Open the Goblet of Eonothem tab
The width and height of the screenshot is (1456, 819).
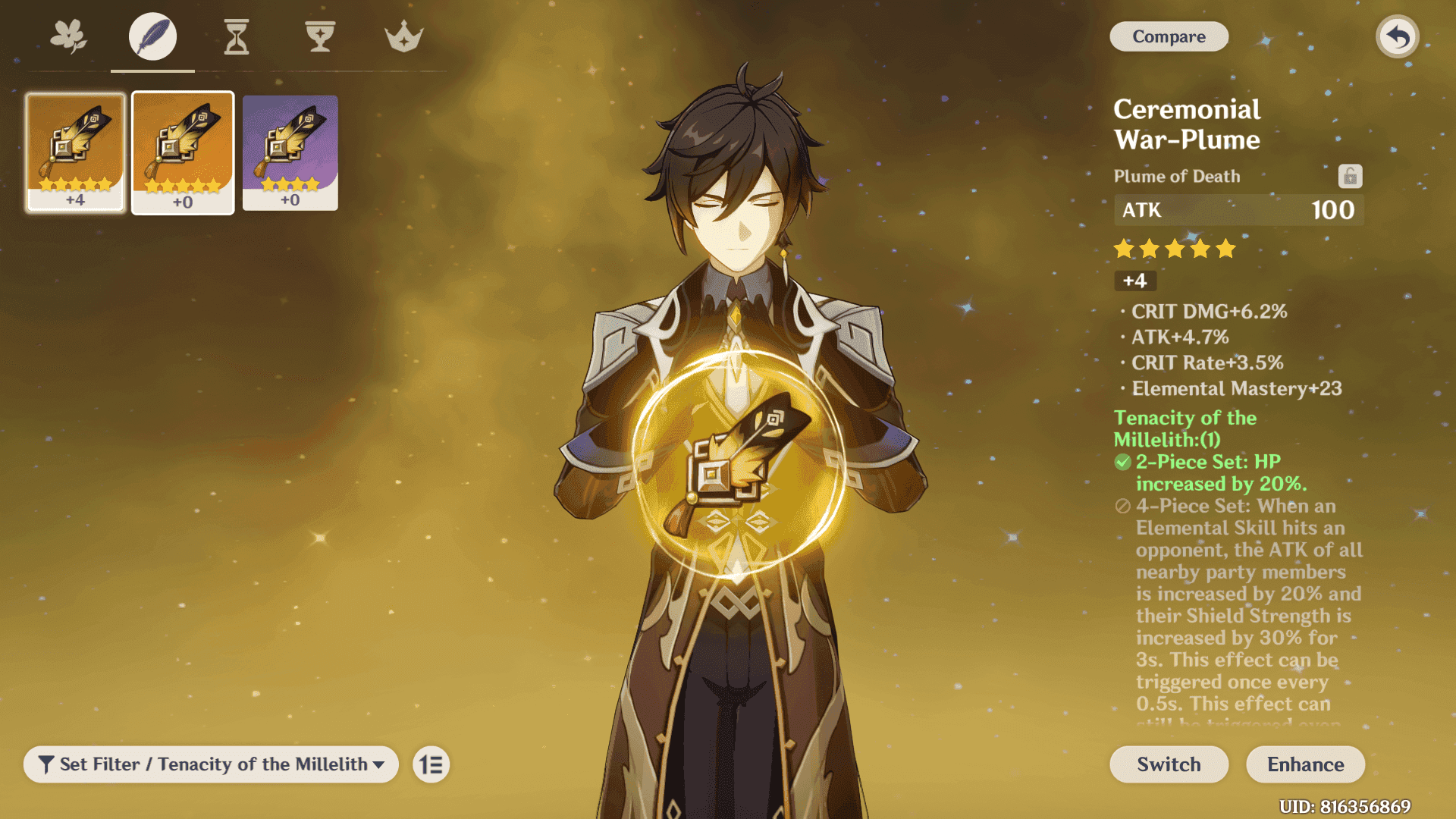(320, 36)
